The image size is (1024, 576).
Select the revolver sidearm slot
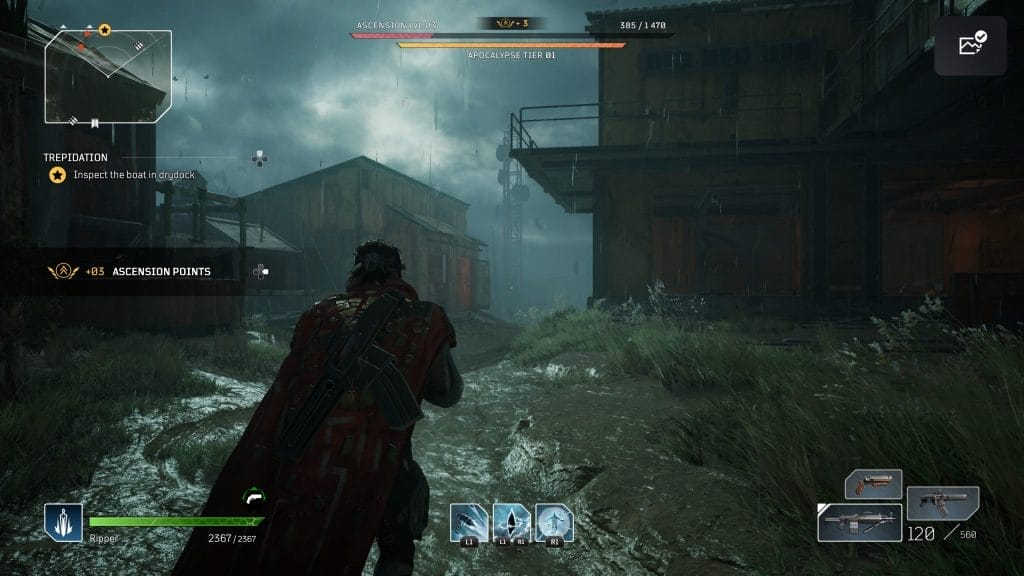(x=873, y=485)
